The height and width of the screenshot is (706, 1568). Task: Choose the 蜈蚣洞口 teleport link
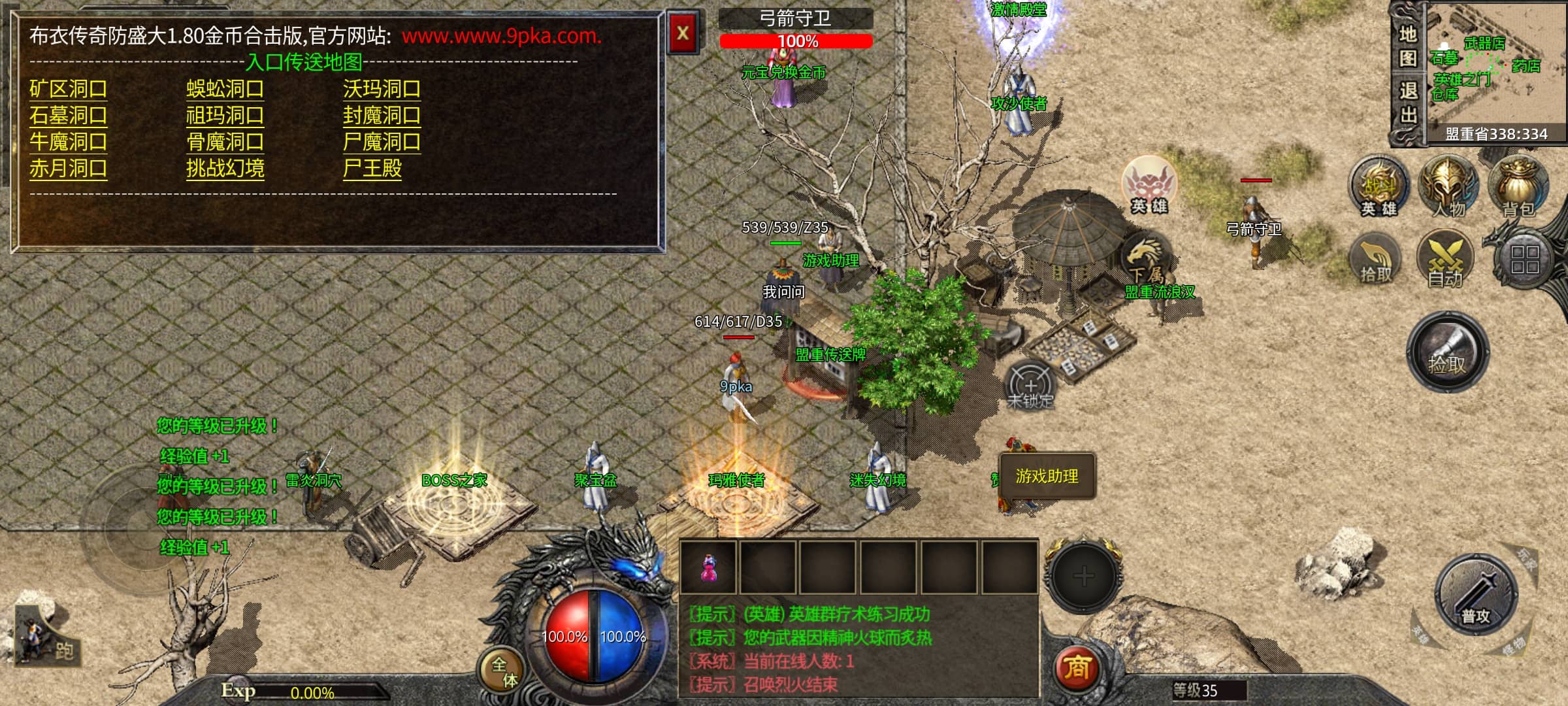(x=225, y=89)
